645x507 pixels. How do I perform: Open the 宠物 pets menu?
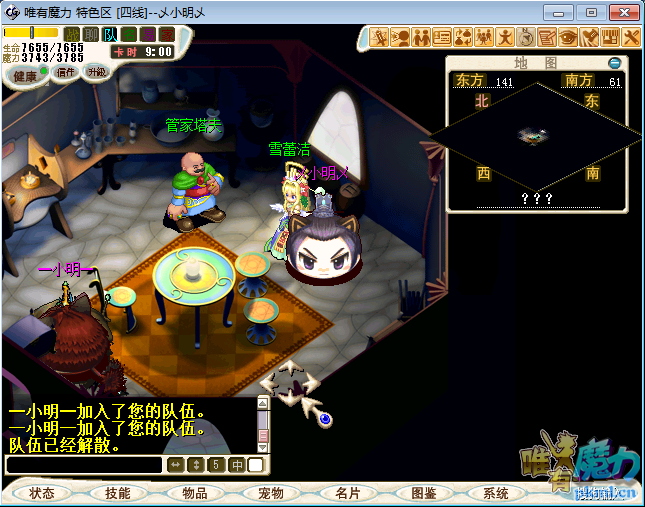271,493
